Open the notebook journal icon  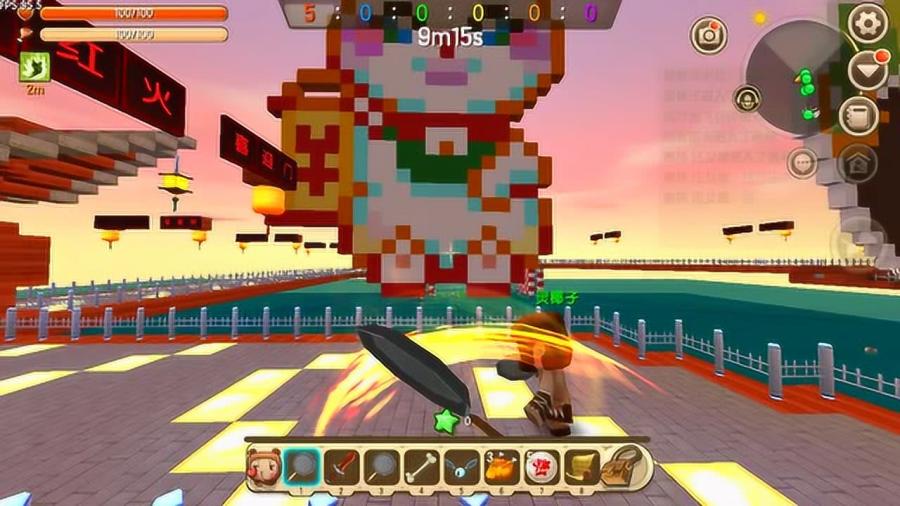pyautogui.click(x=858, y=116)
